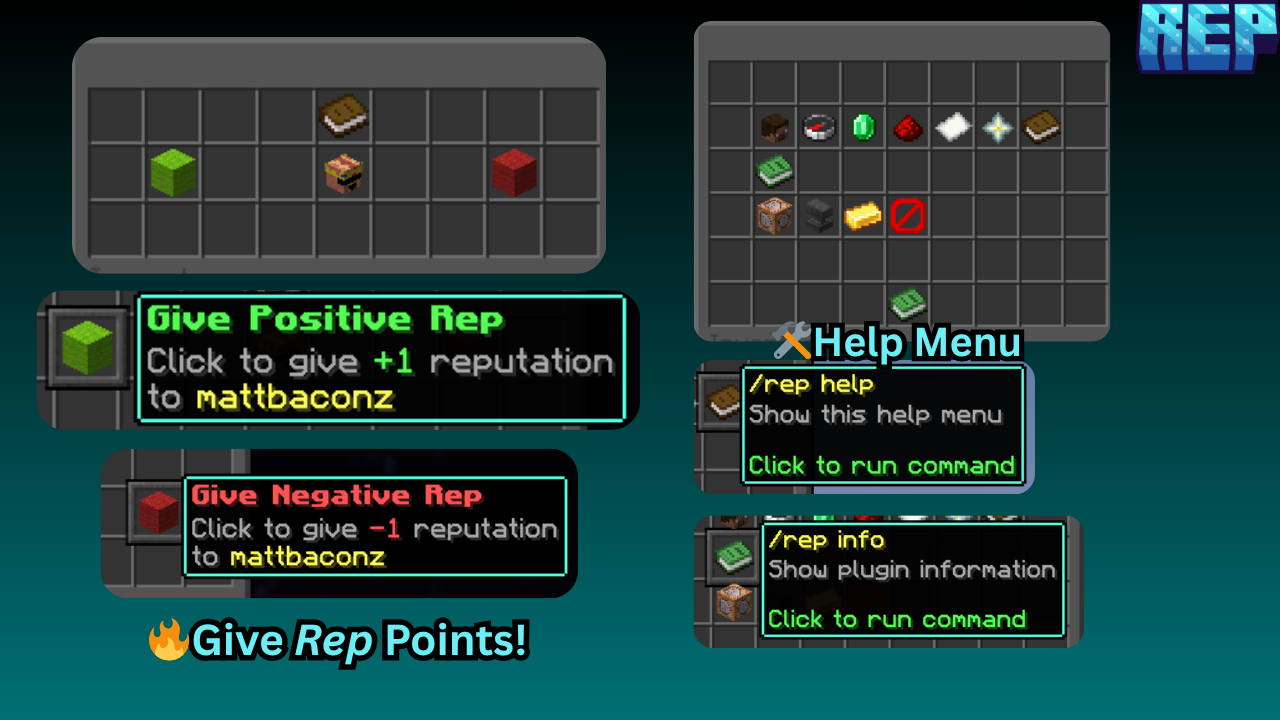Select the green book beside the /rep info tooltip
Viewport: 1280px width, 720px height.
click(x=734, y=553)
